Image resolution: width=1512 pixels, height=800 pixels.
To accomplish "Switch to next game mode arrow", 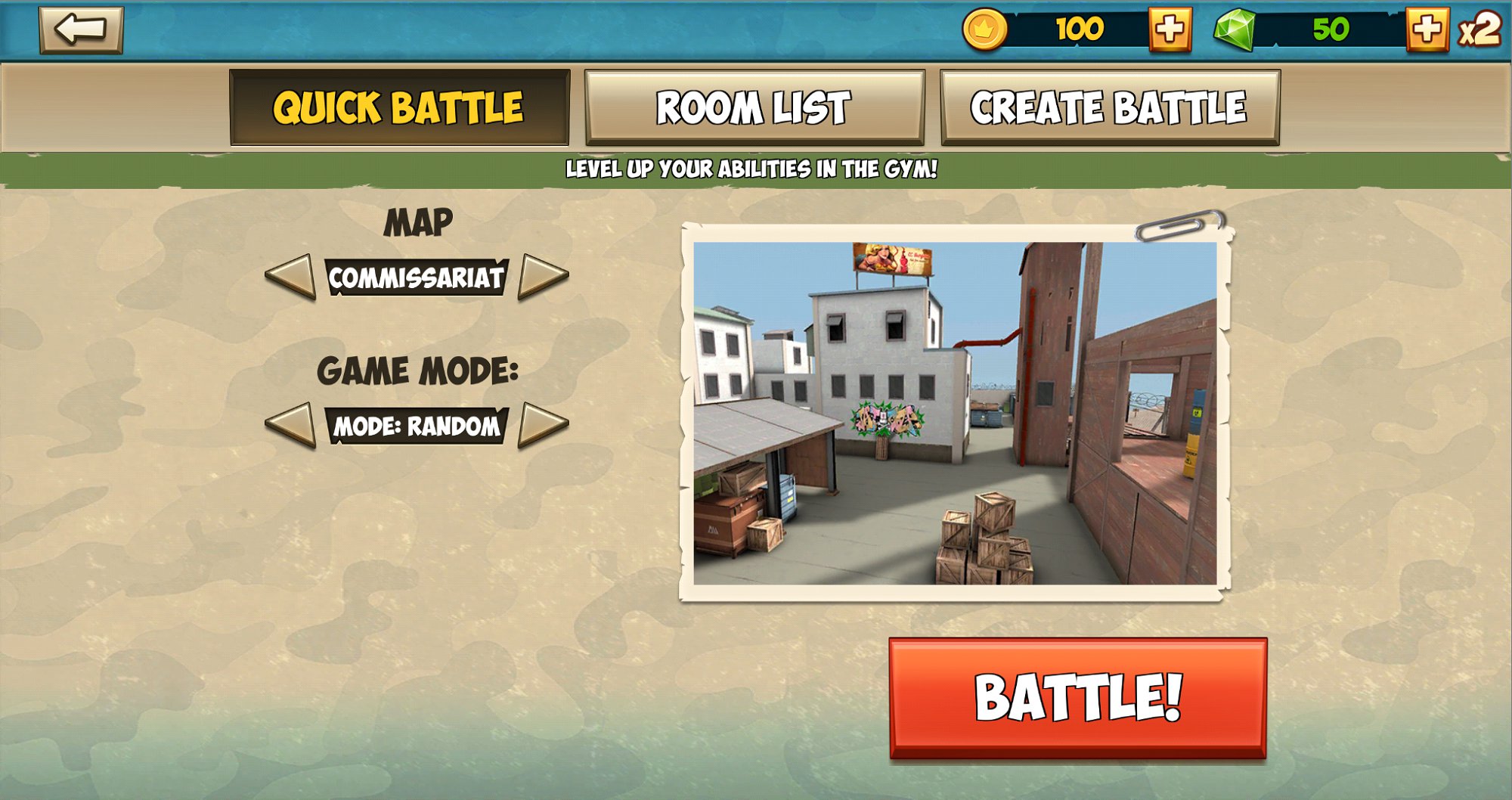I will 542,425.
